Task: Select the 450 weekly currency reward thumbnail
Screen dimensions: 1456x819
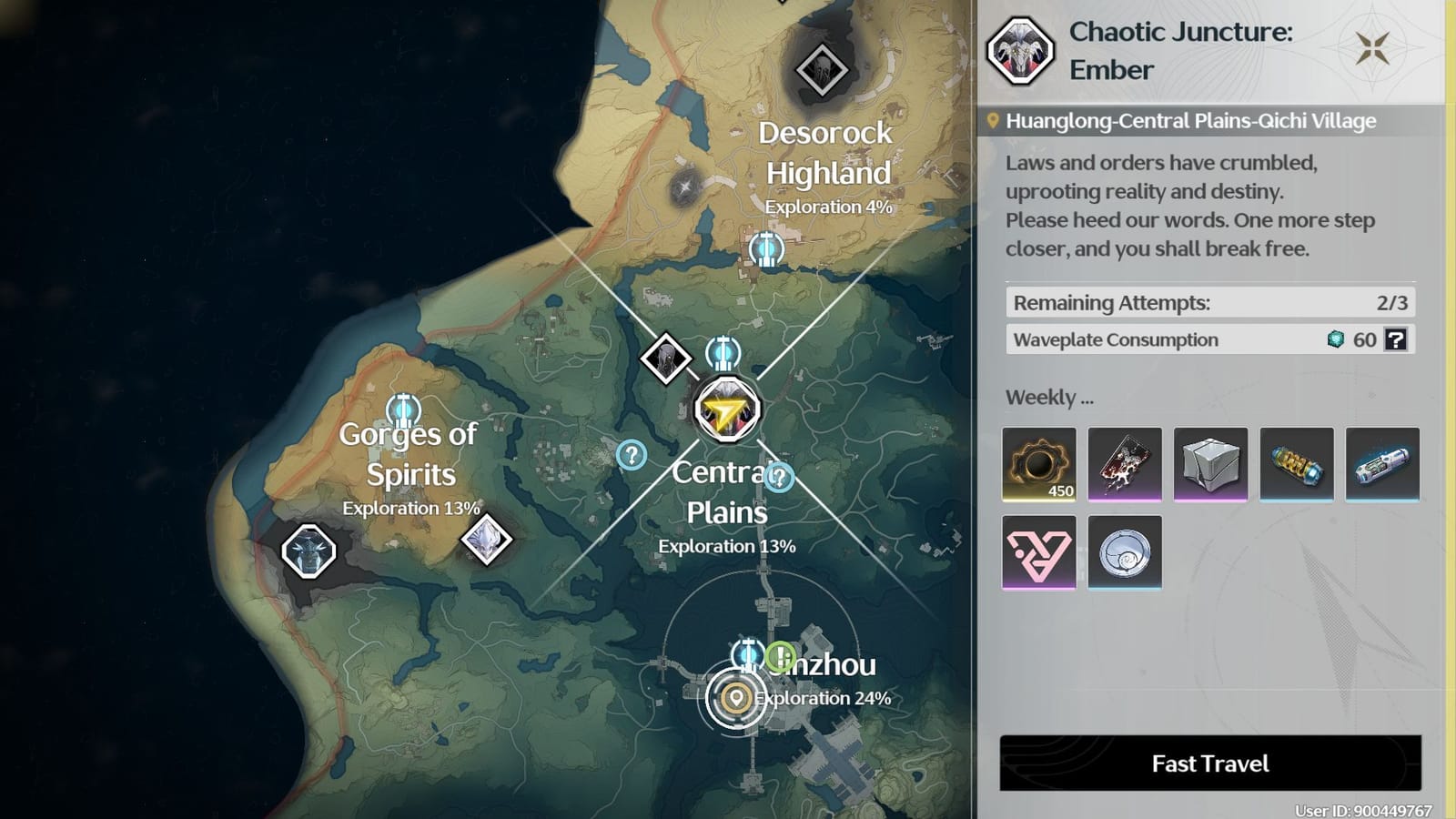Action: tap(1039, 465)
